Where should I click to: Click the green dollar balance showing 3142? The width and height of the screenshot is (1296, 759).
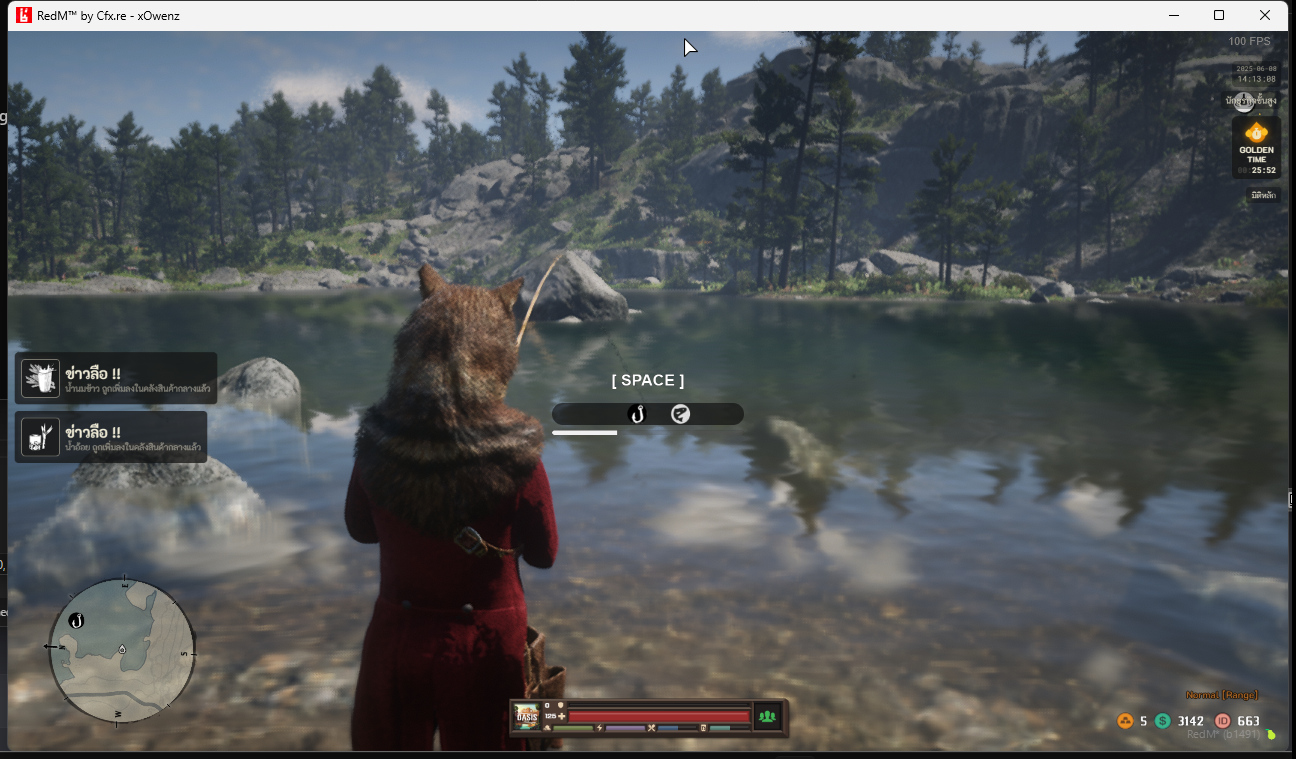(1178, 720)
